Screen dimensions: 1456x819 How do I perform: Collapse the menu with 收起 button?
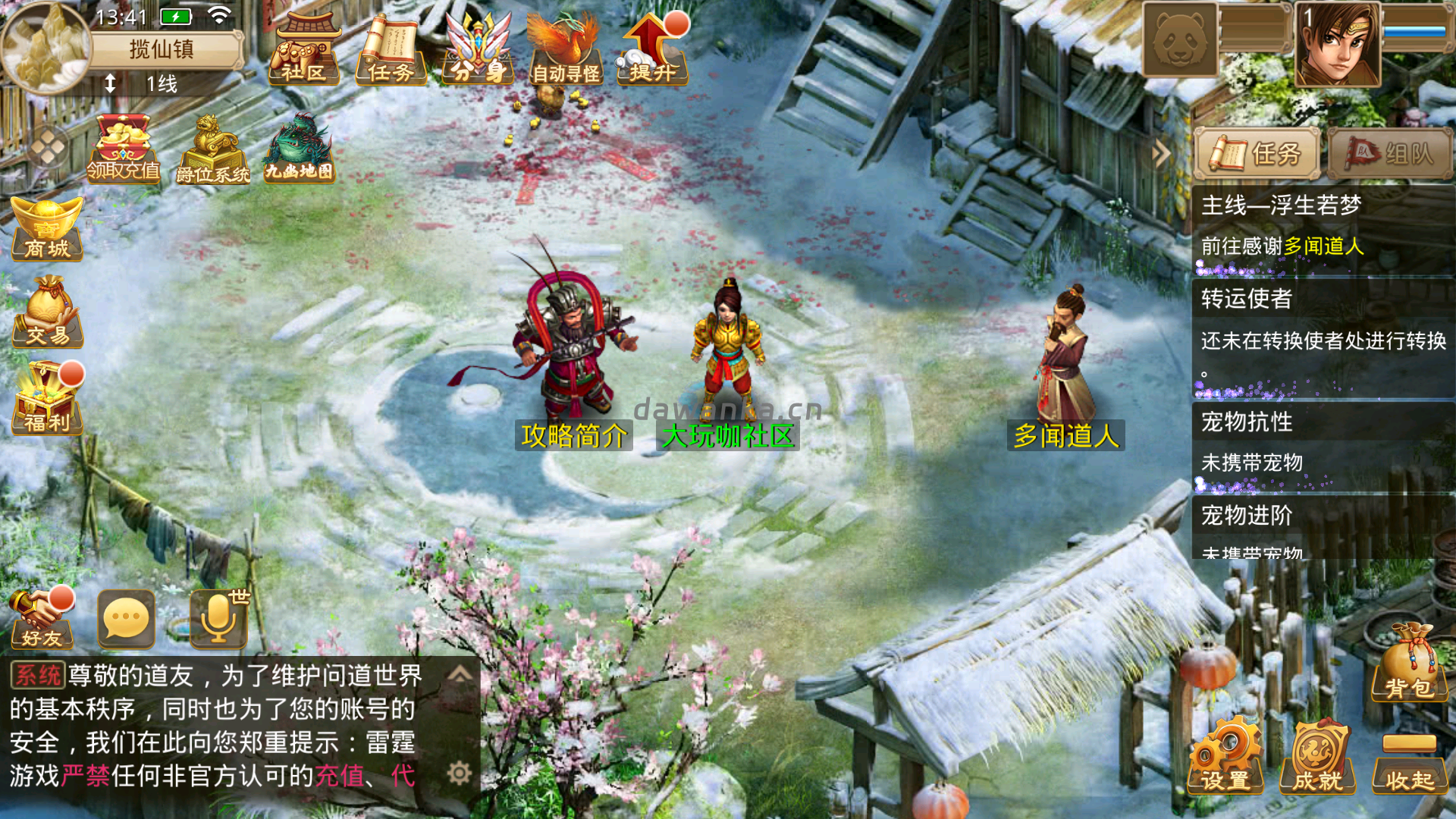click(x=1409, y=763)
